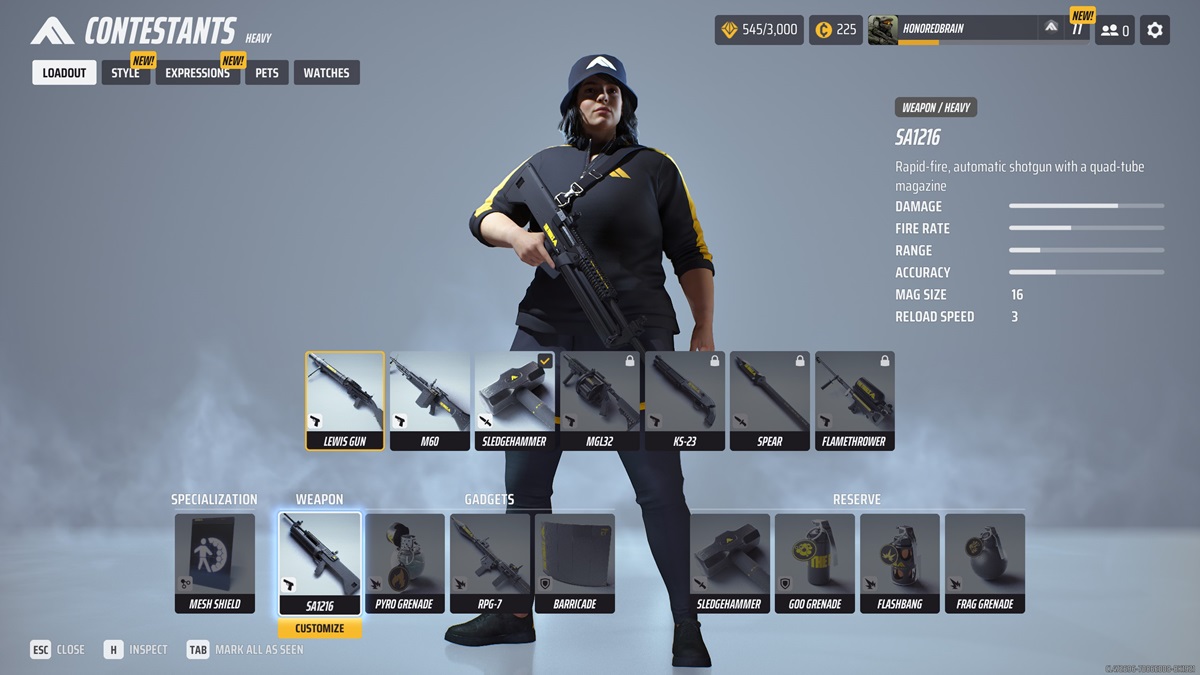Select the Pyro Grenade gadget slot
Image resolution: width=1200 pixels, height=675 pixels.
405,562
